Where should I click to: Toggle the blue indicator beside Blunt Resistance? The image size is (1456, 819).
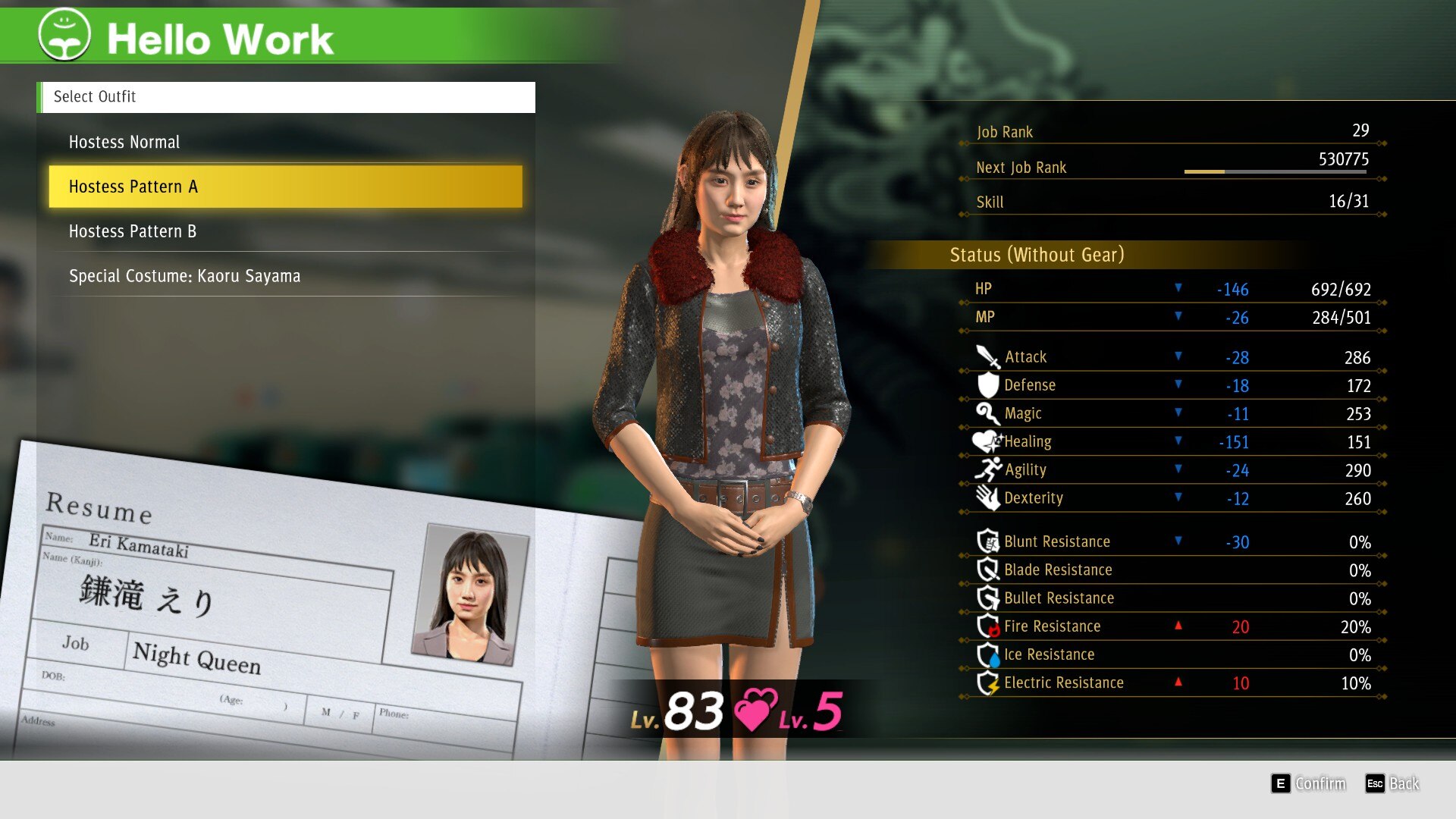click(x=1178, y=541)
